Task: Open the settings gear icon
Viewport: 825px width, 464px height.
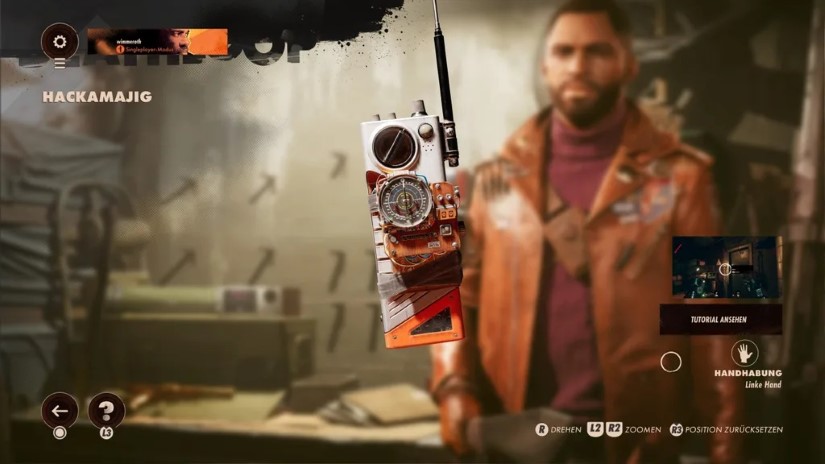Action: coord(59,42)
